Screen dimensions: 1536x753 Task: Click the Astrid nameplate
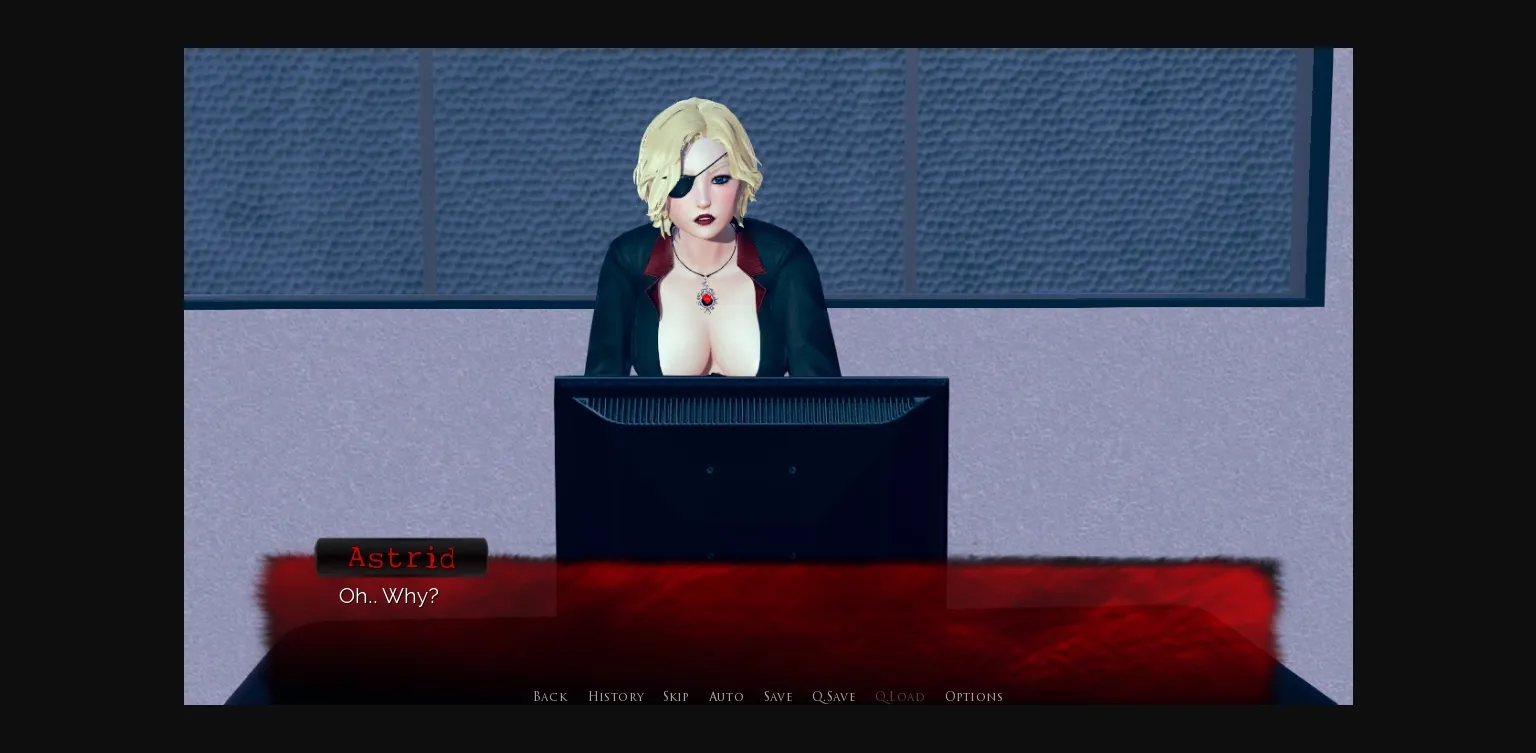[x=402, y=557]
